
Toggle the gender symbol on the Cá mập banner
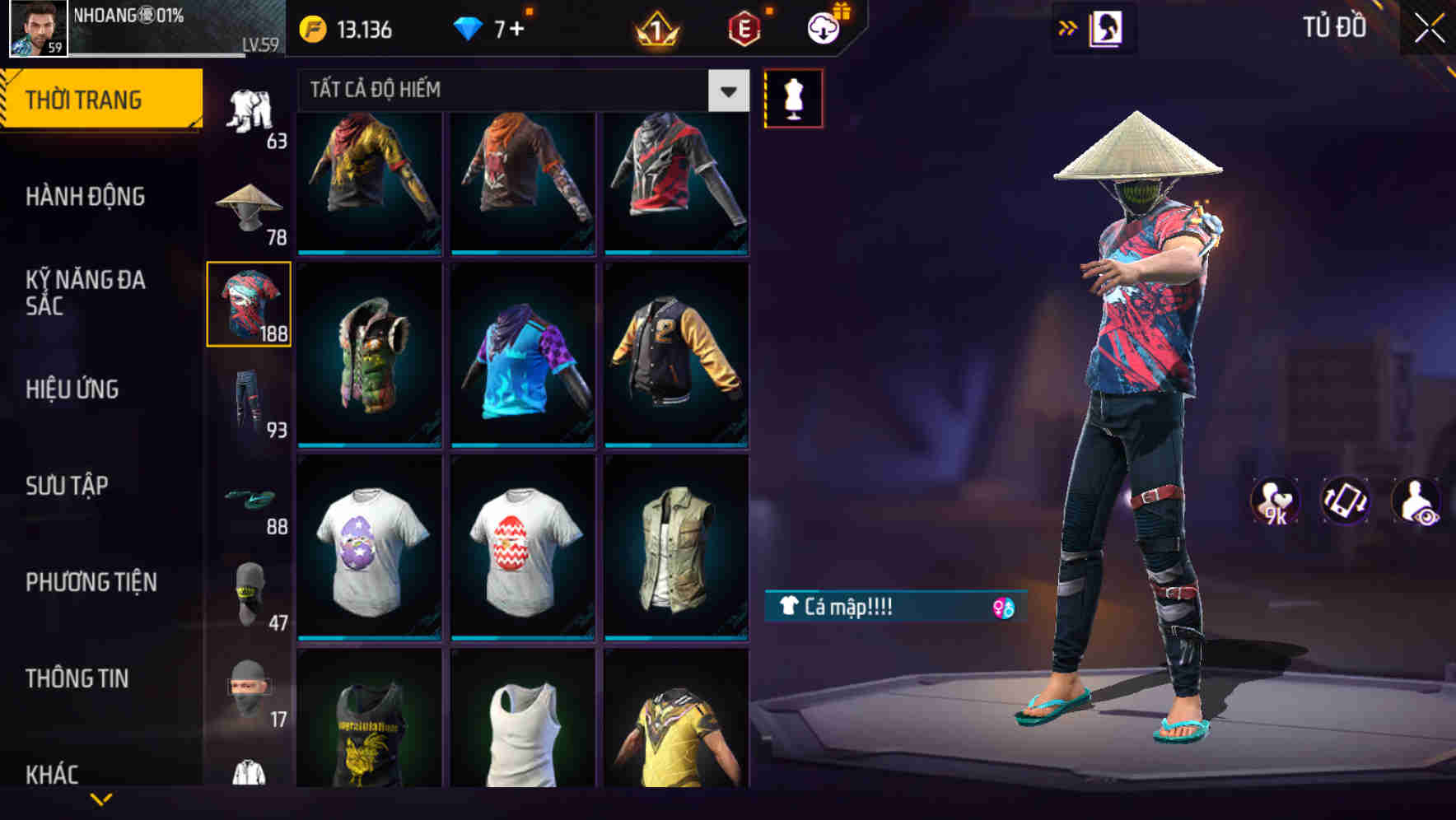pos(1003,610)
